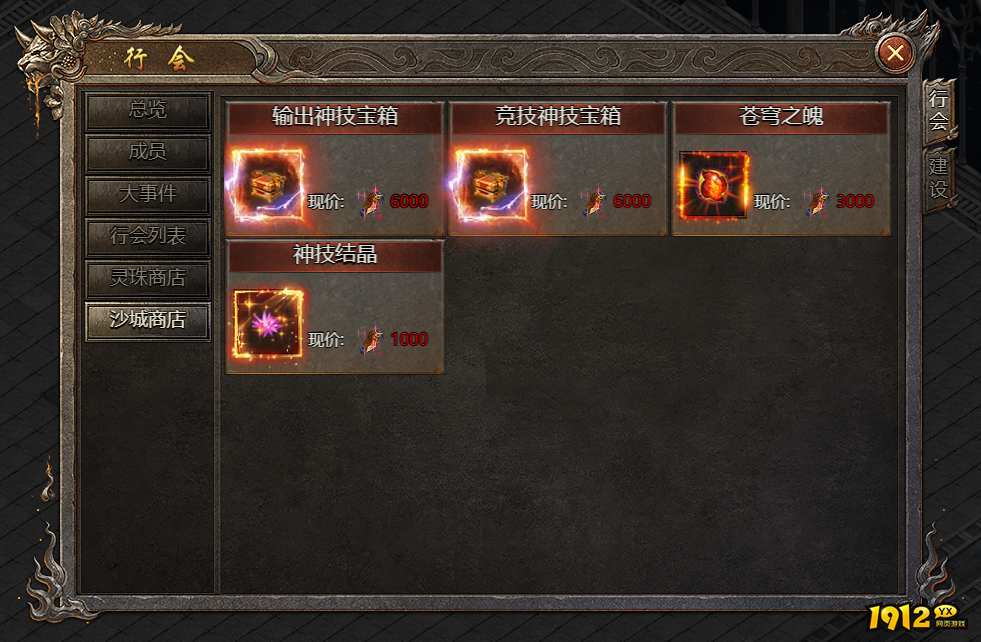The height and width of the screenshot is (642, 981).
Task: Select the 沙城商店 shop tab
Action: (x=148, y=321)
